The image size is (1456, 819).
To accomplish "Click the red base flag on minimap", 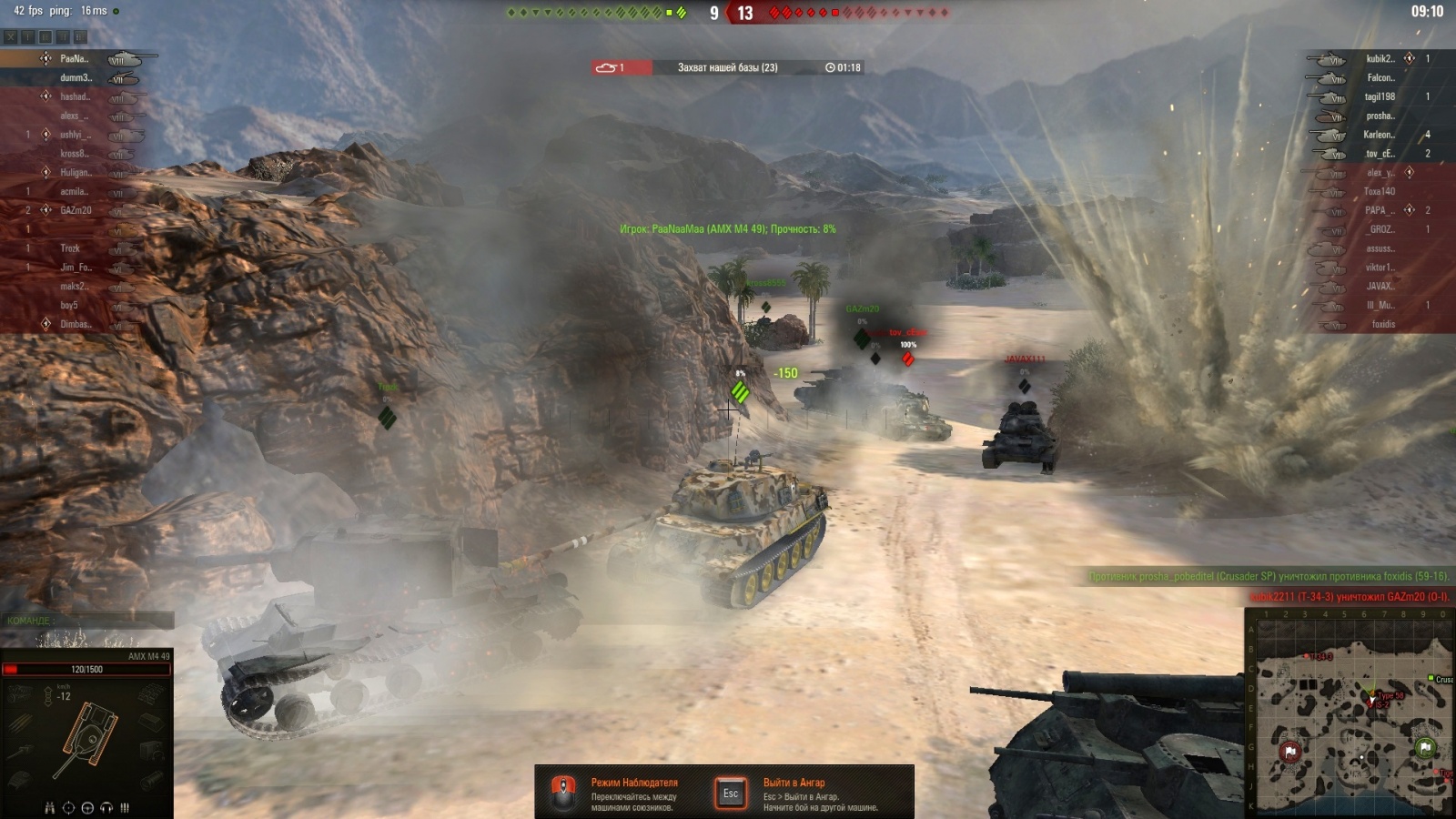I will pos(1290,752).
